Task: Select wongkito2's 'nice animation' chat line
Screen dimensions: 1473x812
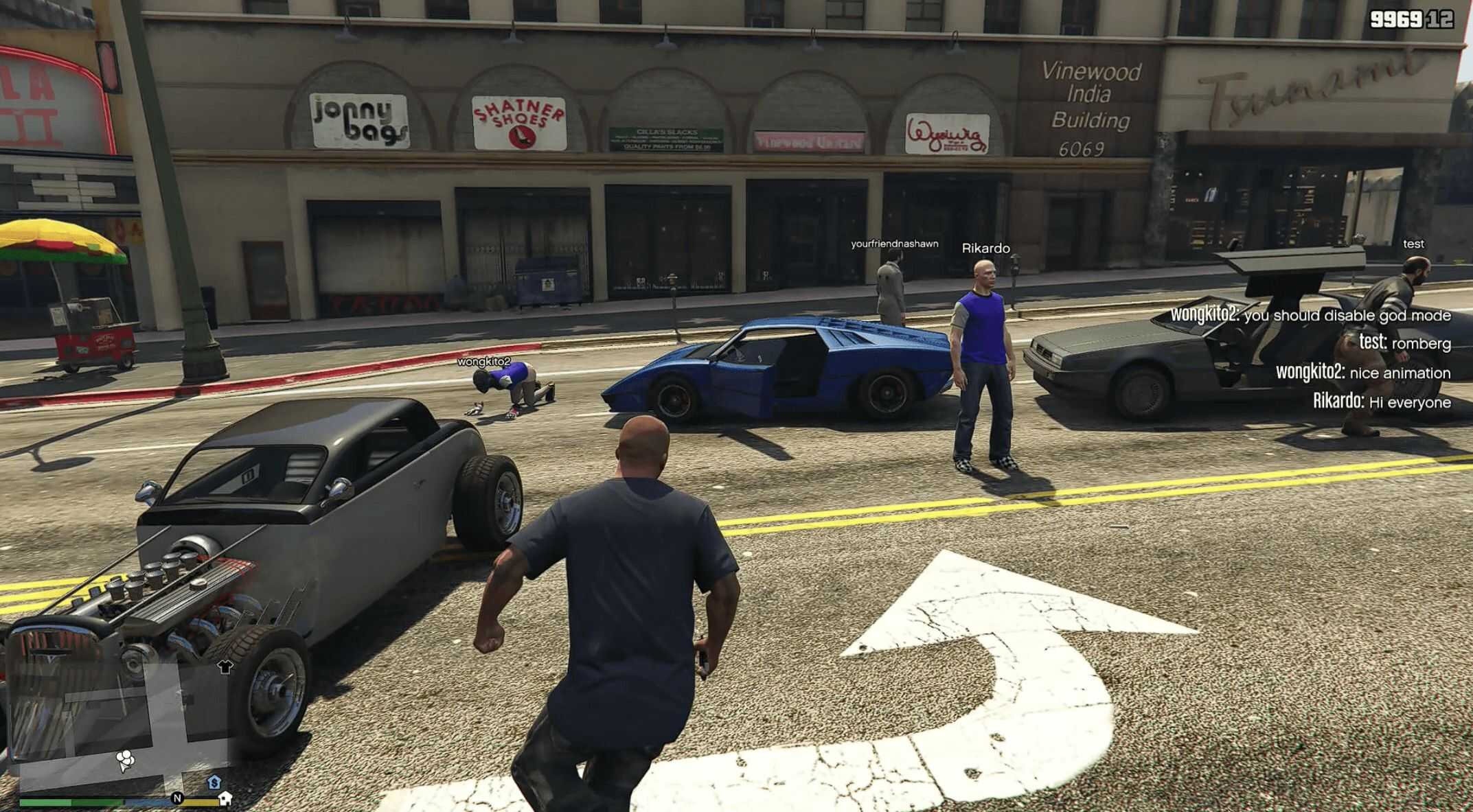Action: coord(1363,373)
